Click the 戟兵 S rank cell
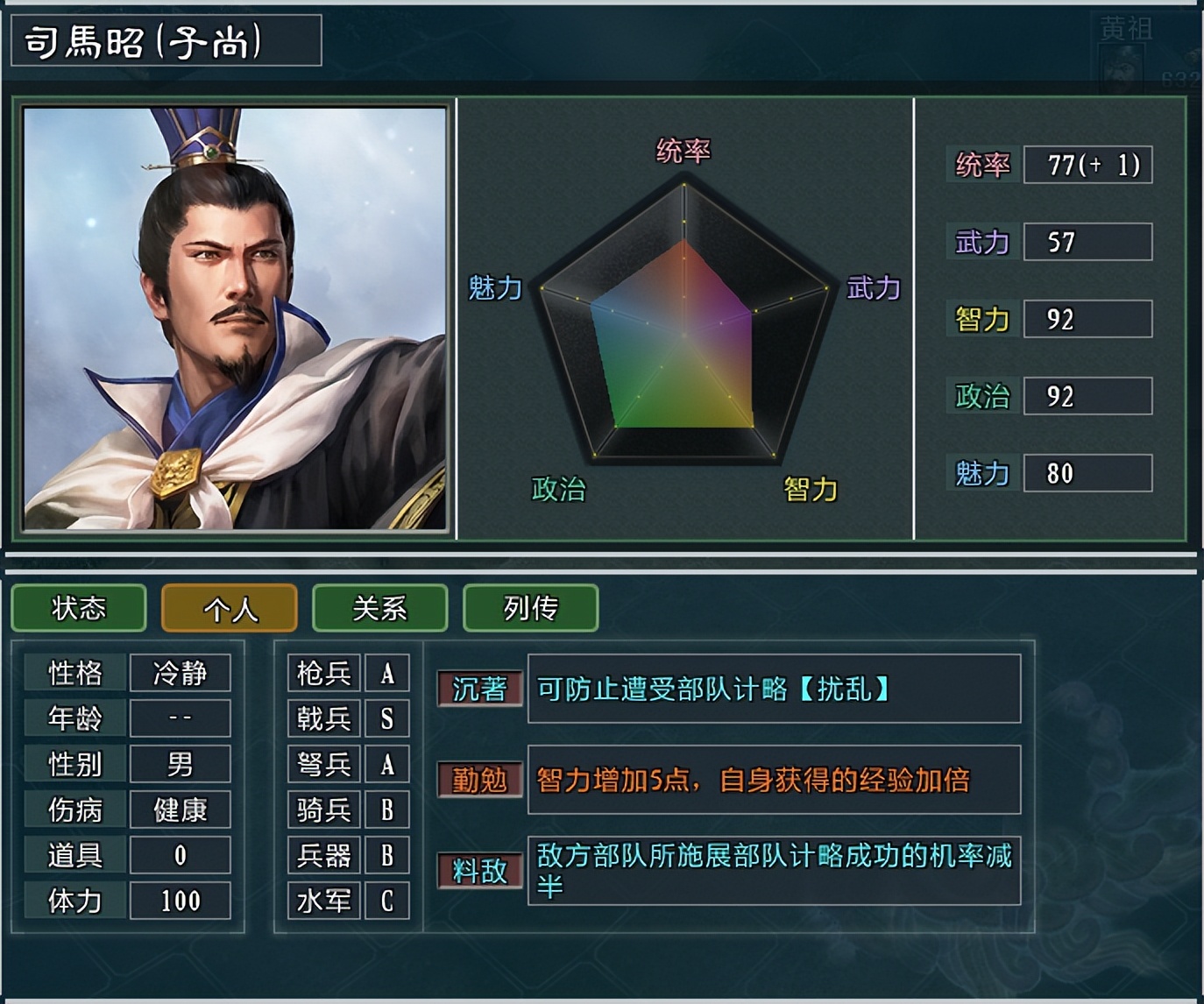Viewport: 1204px width, 1004px height. coord(386,718)
